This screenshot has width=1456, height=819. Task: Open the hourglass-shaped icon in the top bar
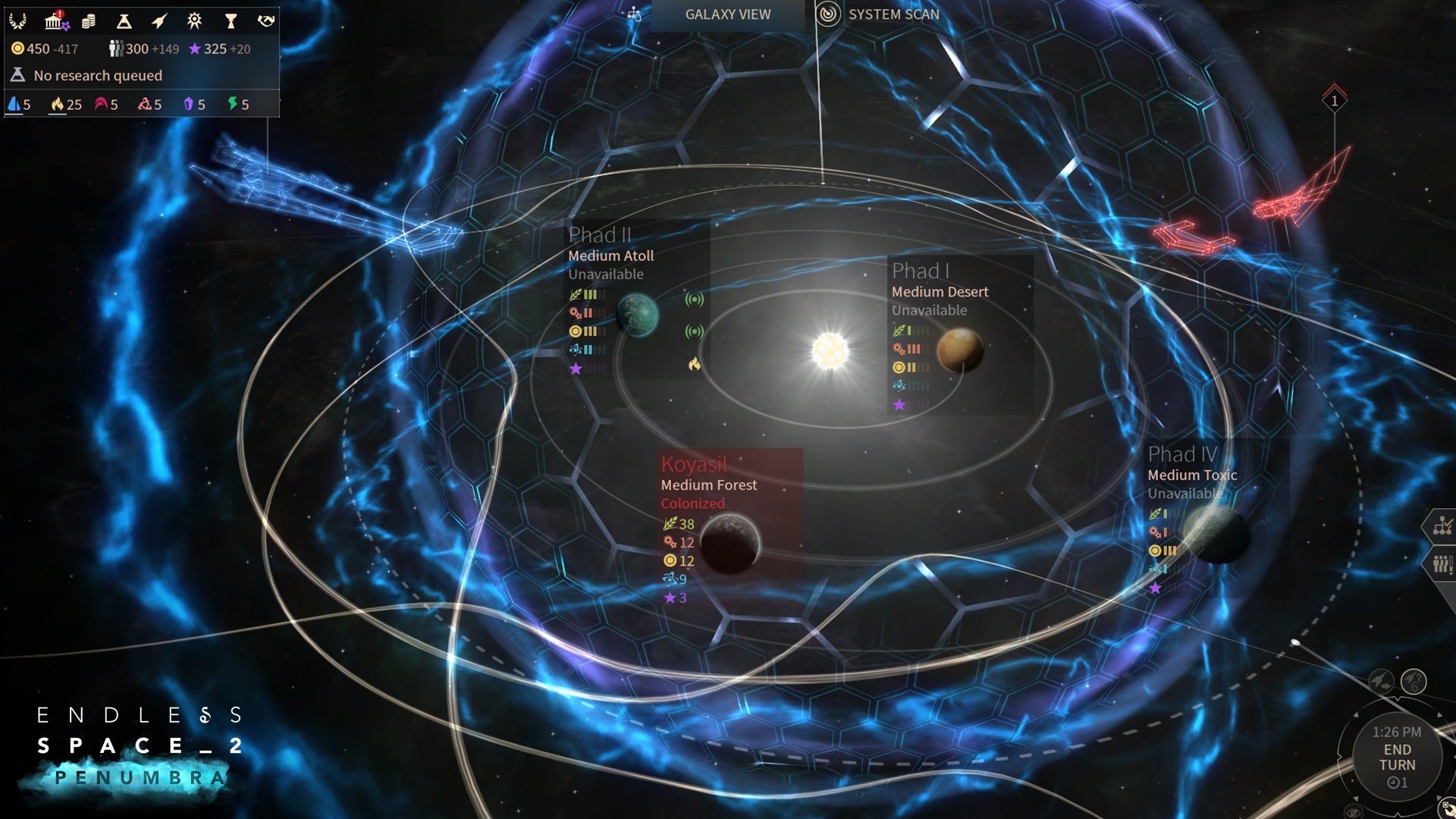pos(231,21)
